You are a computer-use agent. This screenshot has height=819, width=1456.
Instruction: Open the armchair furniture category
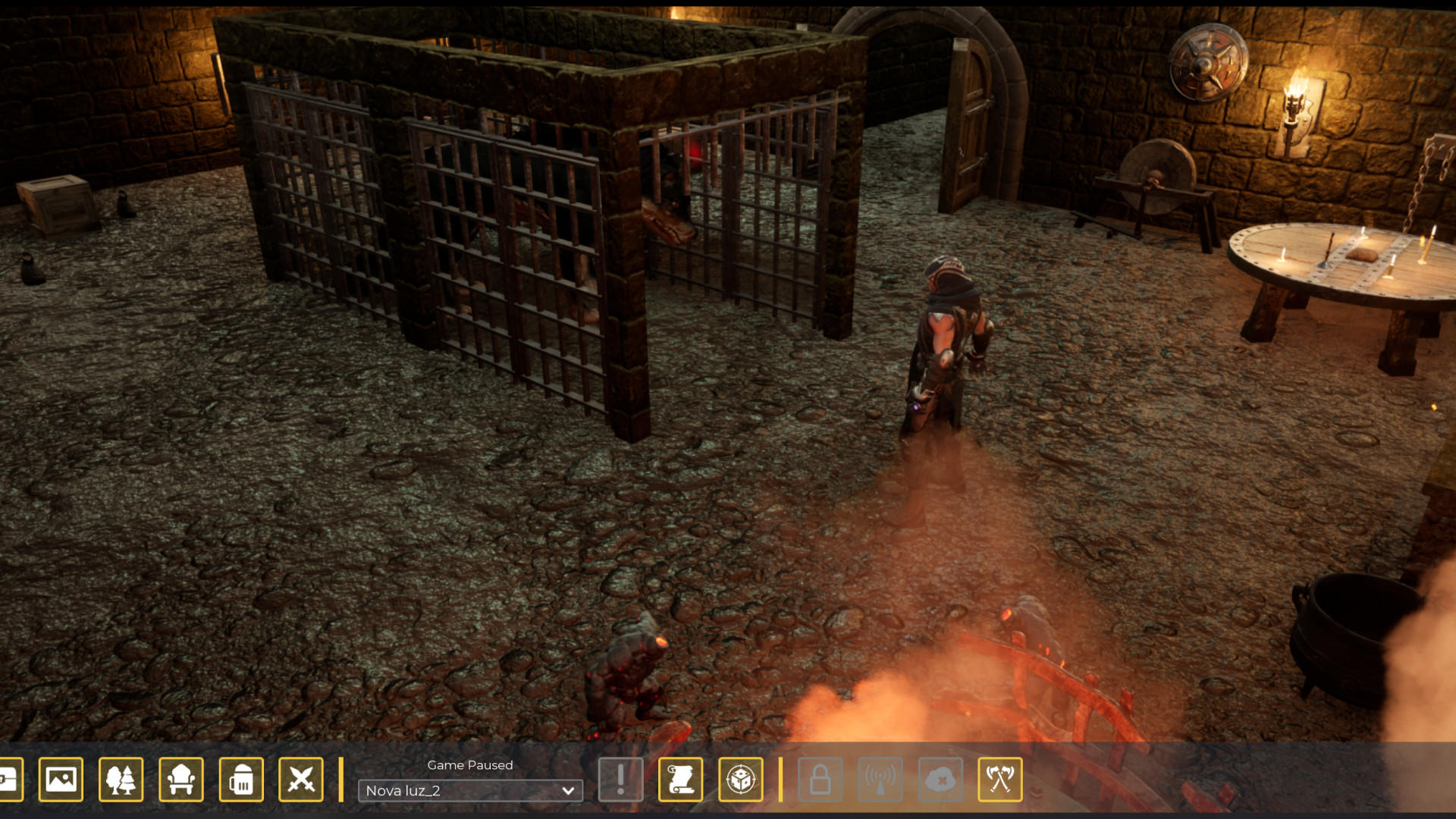tap(180, 780)
